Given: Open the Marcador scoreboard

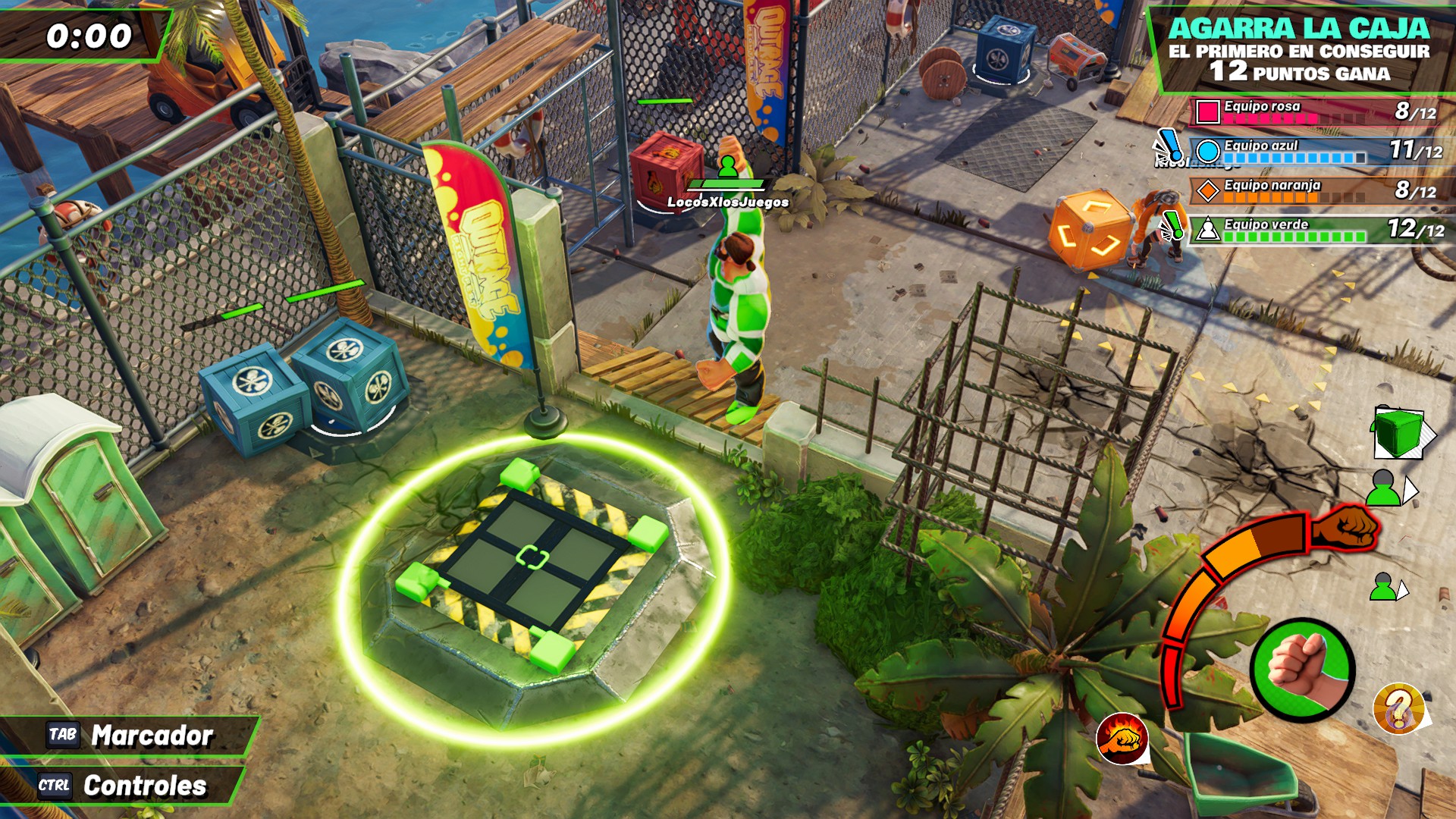Looking at the screenshot, I should (x=130, y=735).
